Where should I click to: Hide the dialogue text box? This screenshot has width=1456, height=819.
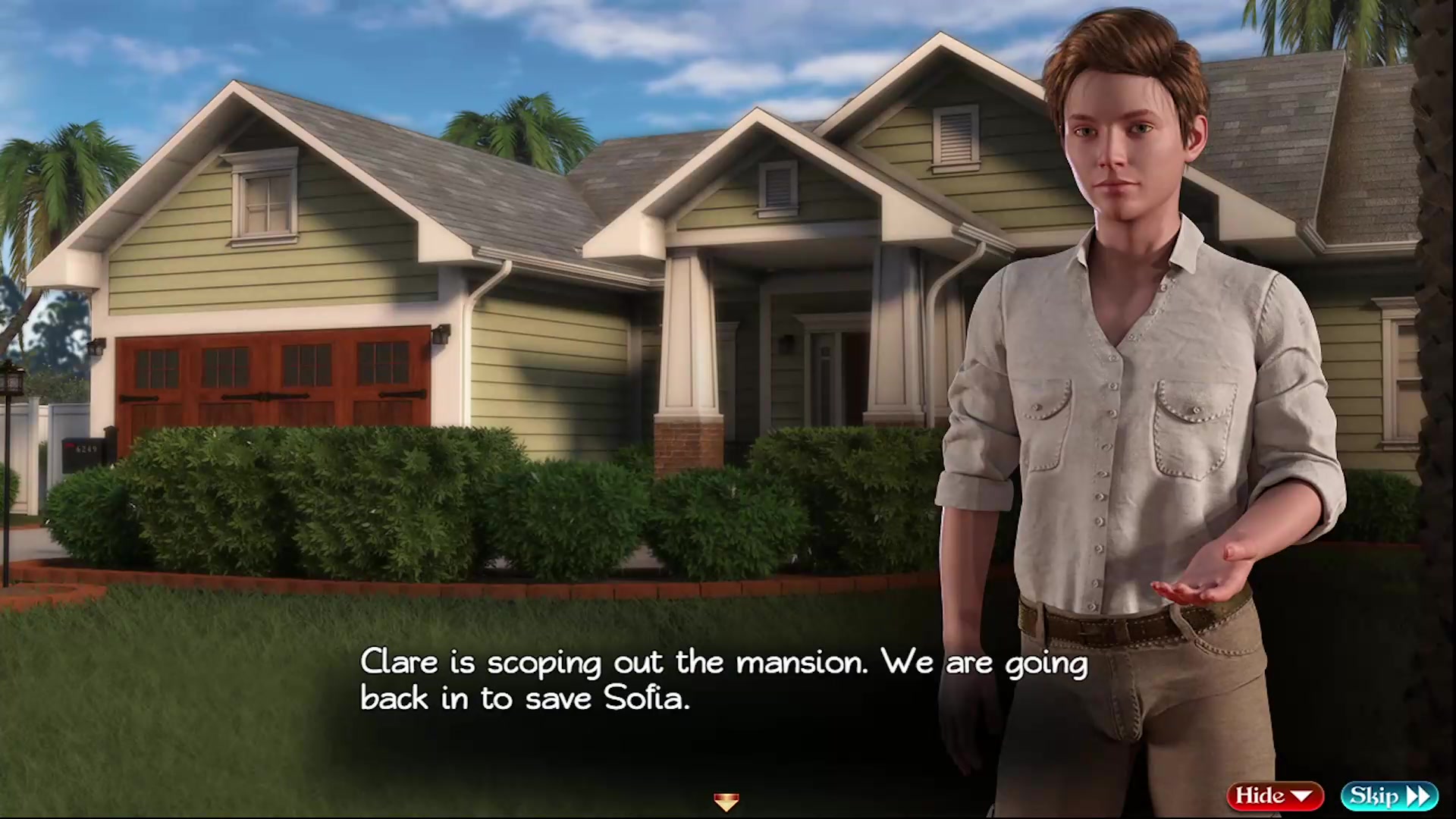click(x=1274, y=795)
